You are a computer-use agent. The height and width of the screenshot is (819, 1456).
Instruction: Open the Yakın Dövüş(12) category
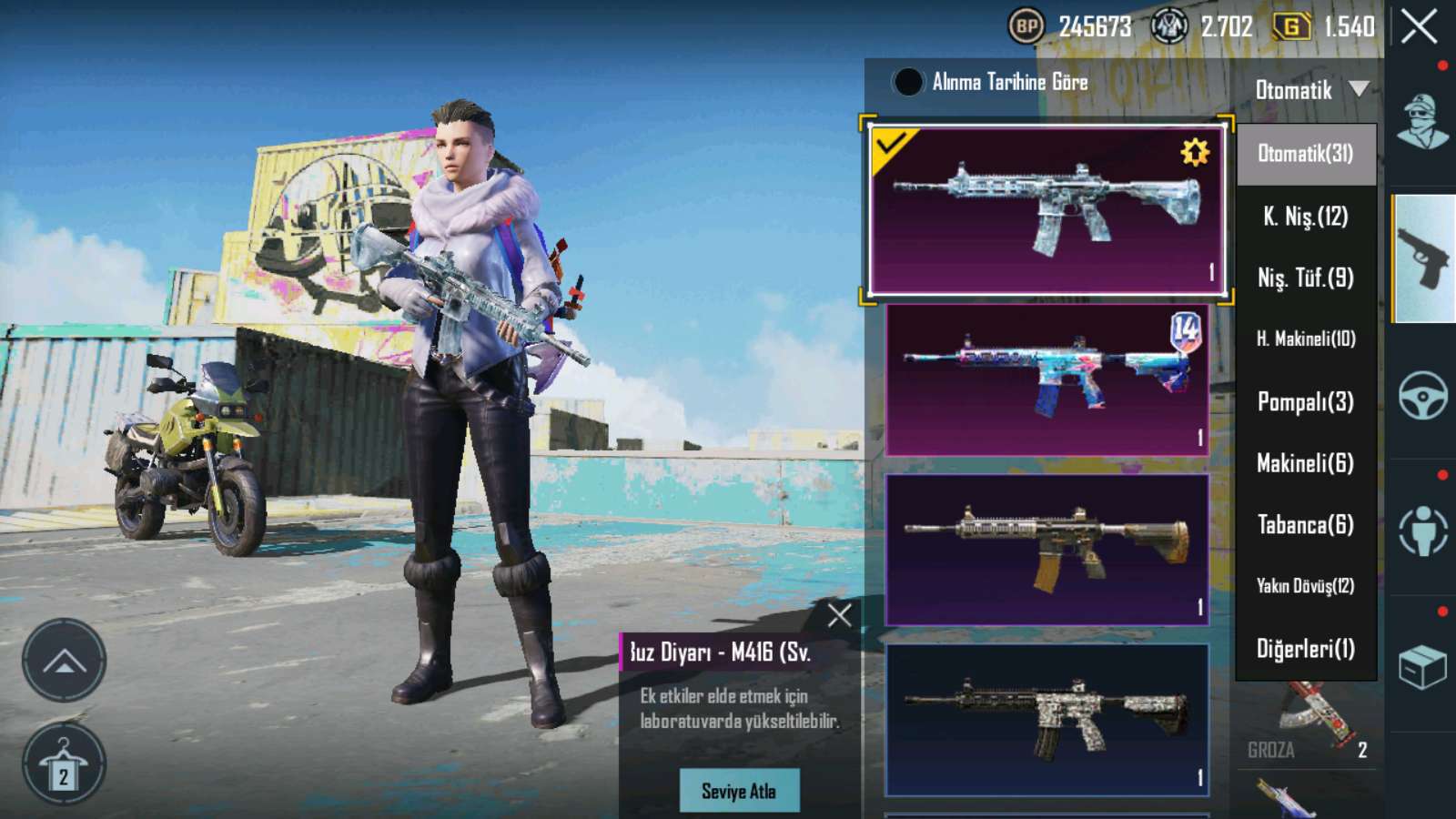tap(1305, 586)
